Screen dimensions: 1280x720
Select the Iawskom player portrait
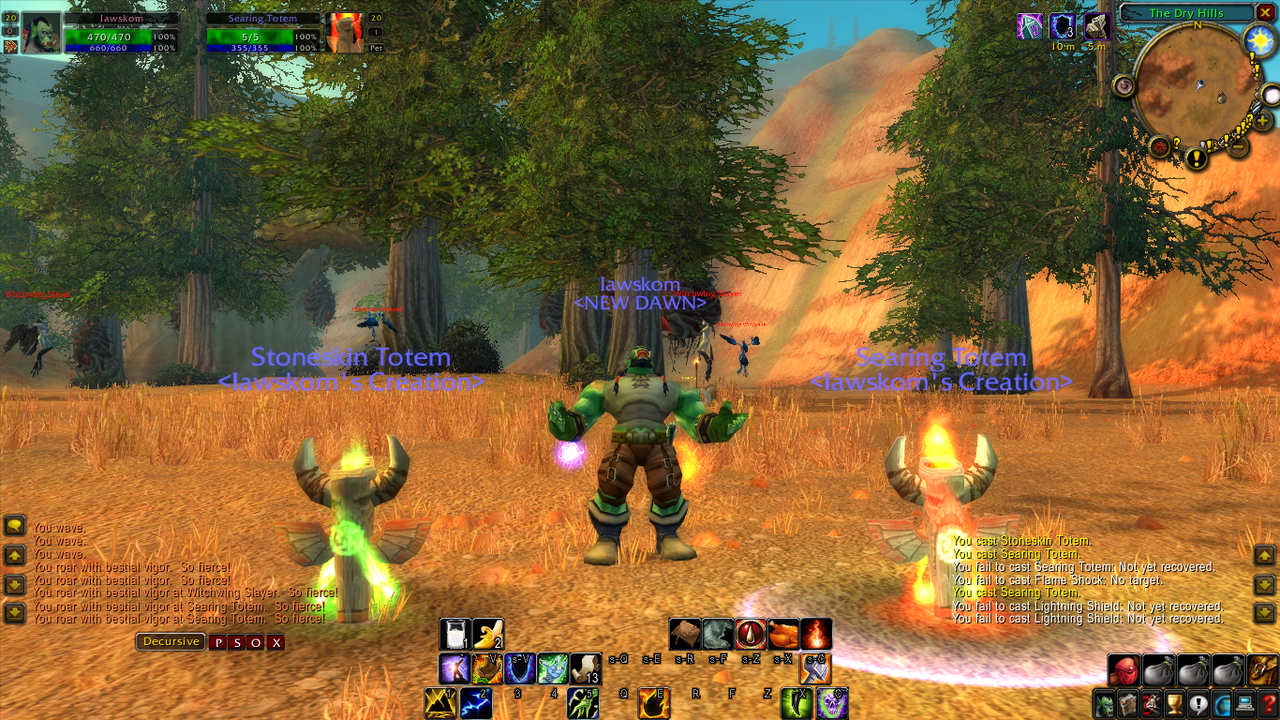pyautogui.click(x=42, y=33)
